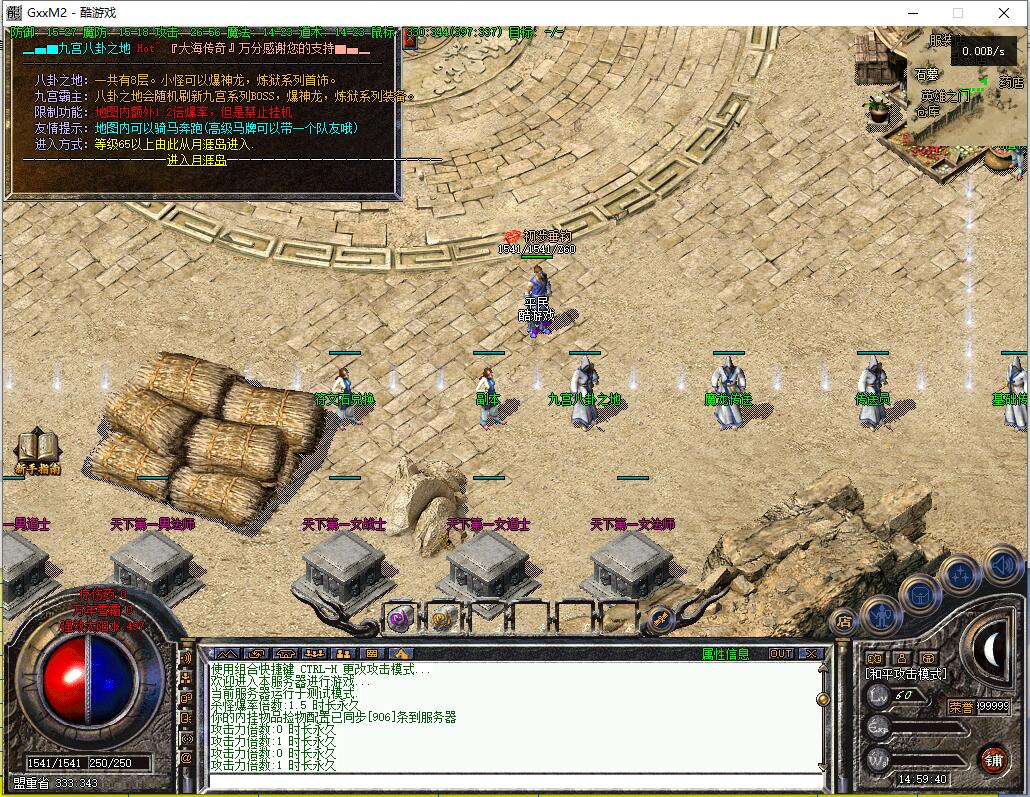Open the 新手指南 beginner guide book
The image size is (1030, 797).
tap(36, 449)
